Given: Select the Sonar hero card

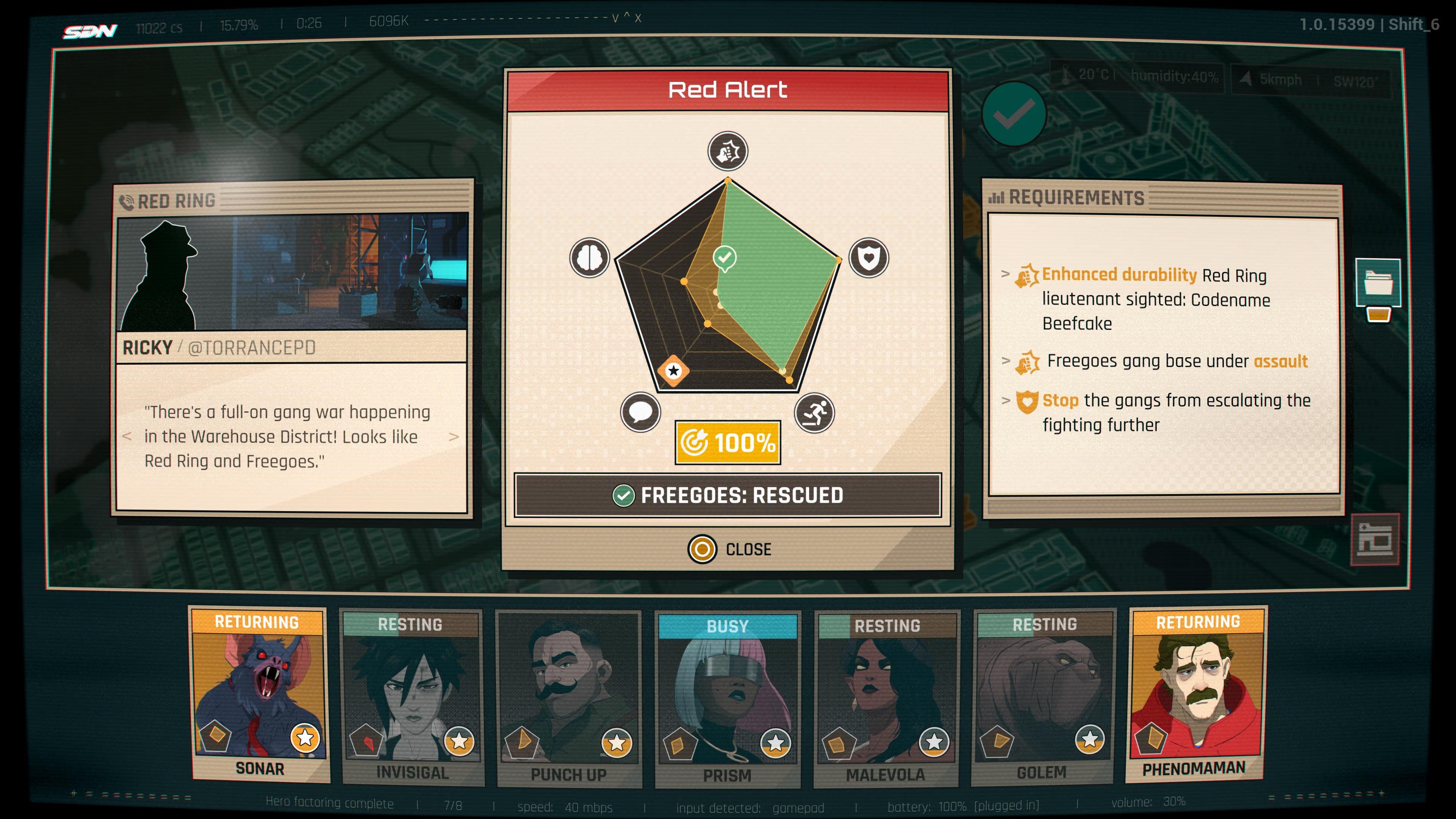Looking at the screenshot, I should pyautogui.click(x=259, y=695).
